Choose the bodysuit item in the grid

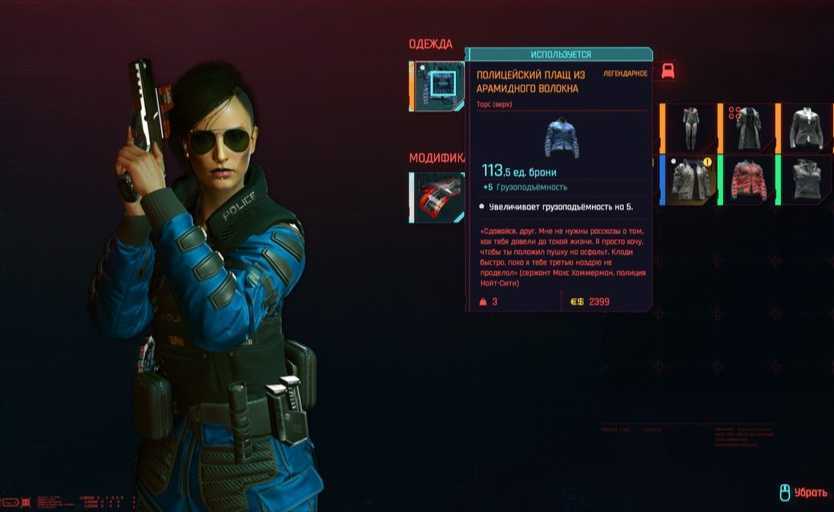coord(690,128)
